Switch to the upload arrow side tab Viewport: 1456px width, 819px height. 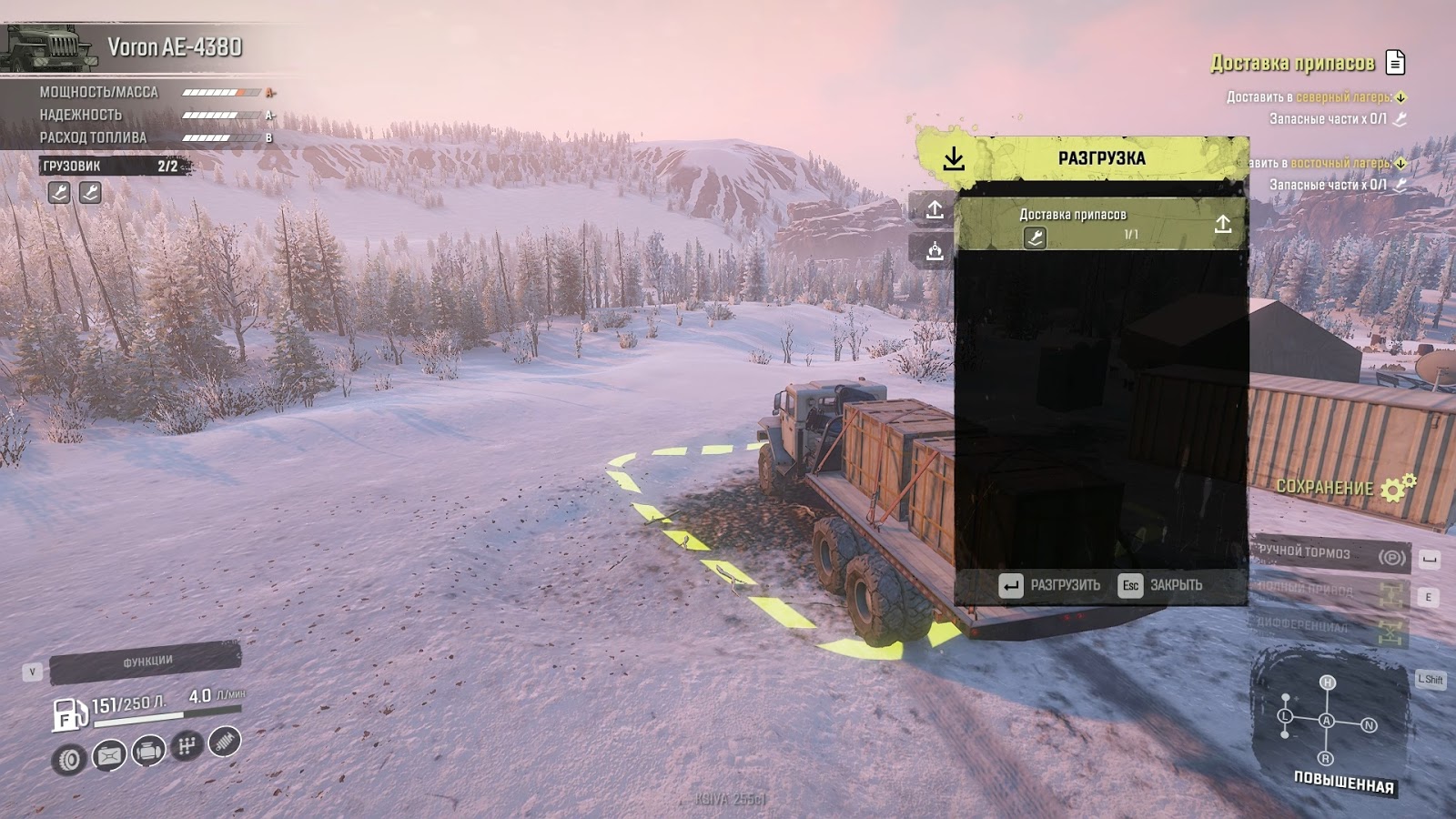pos(935,210)
